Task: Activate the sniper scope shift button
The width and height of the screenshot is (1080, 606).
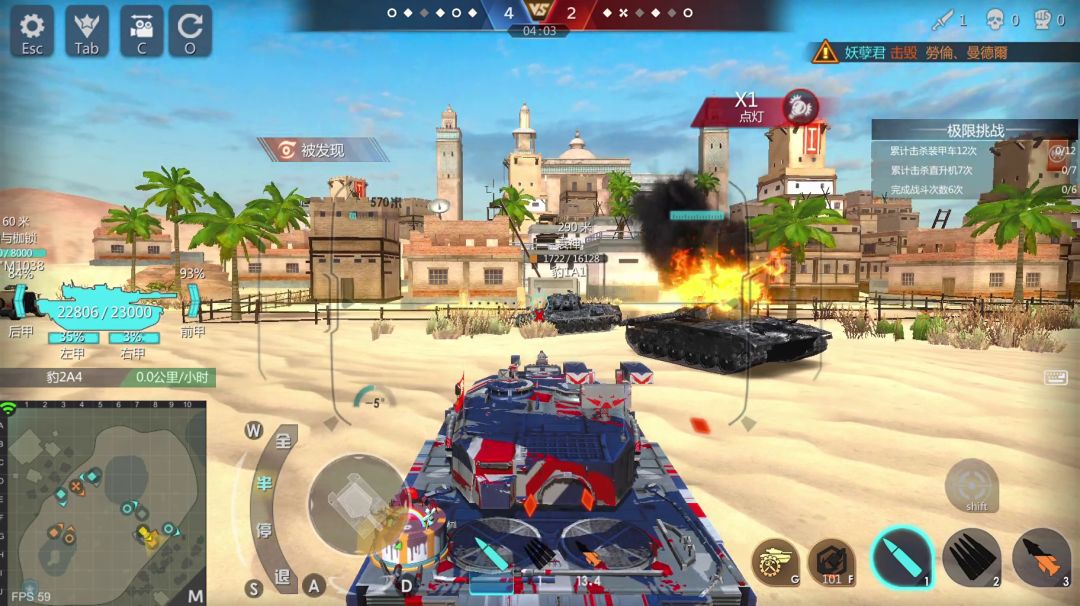Action: [x=971, y=485]
